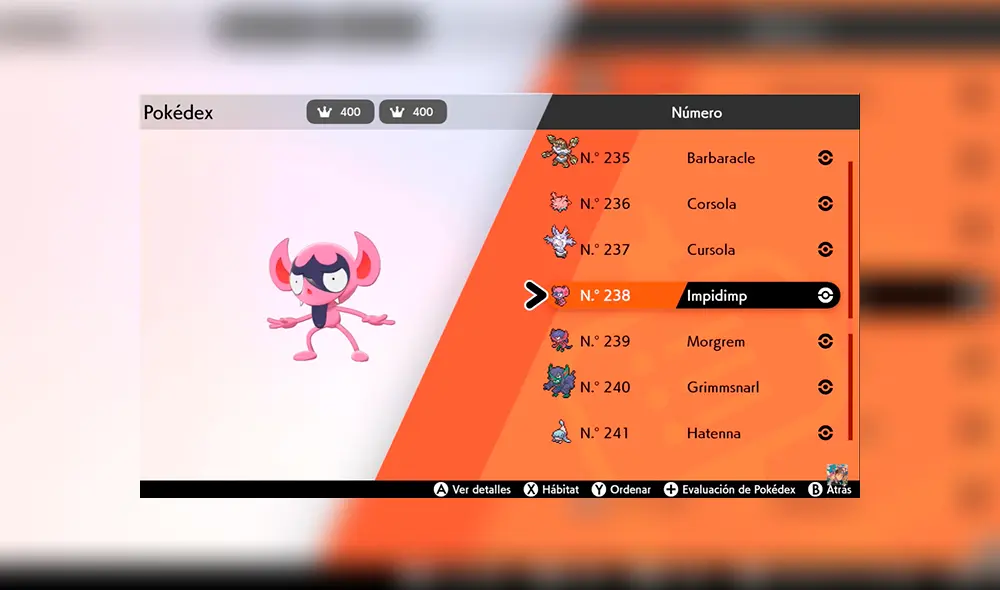The image size is (1000, 590).
Task: Choose the Corsola row in list
Action: click(x=711, y=204)
